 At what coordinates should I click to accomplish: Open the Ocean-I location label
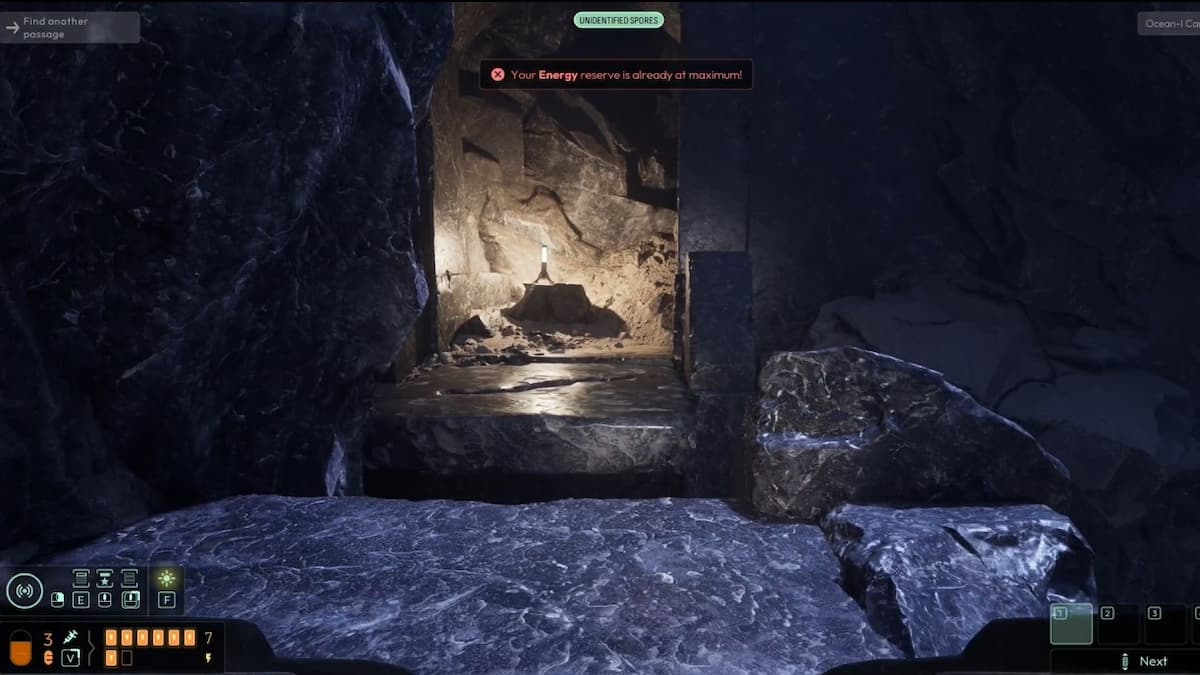pyautogui.click(x=1168, y=23)
